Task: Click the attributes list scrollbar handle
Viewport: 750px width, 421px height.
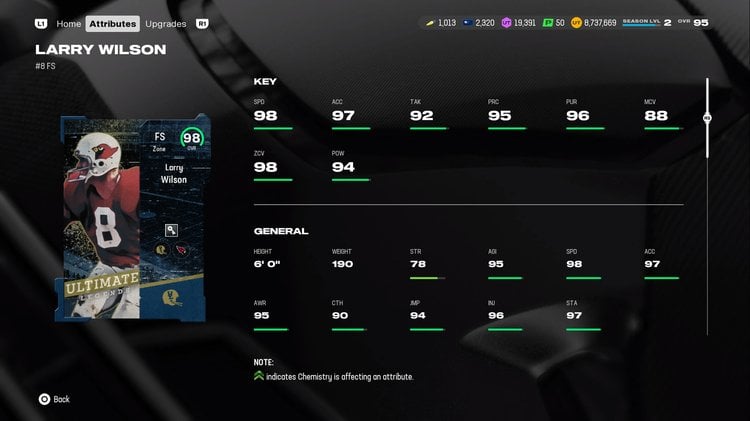Action: 707,118
